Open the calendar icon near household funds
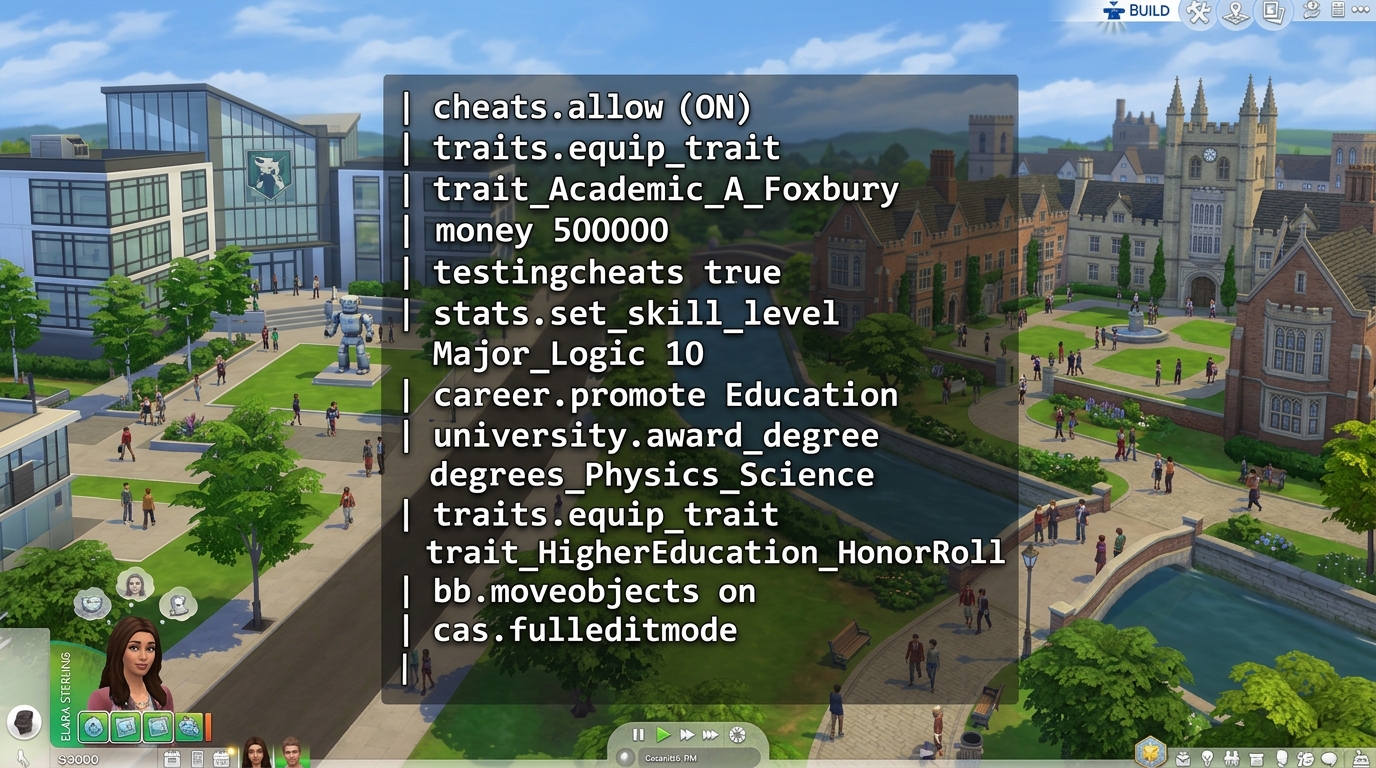Viewport: 1376px width, 768px height. pyautogui.click(x=170, y=757)
